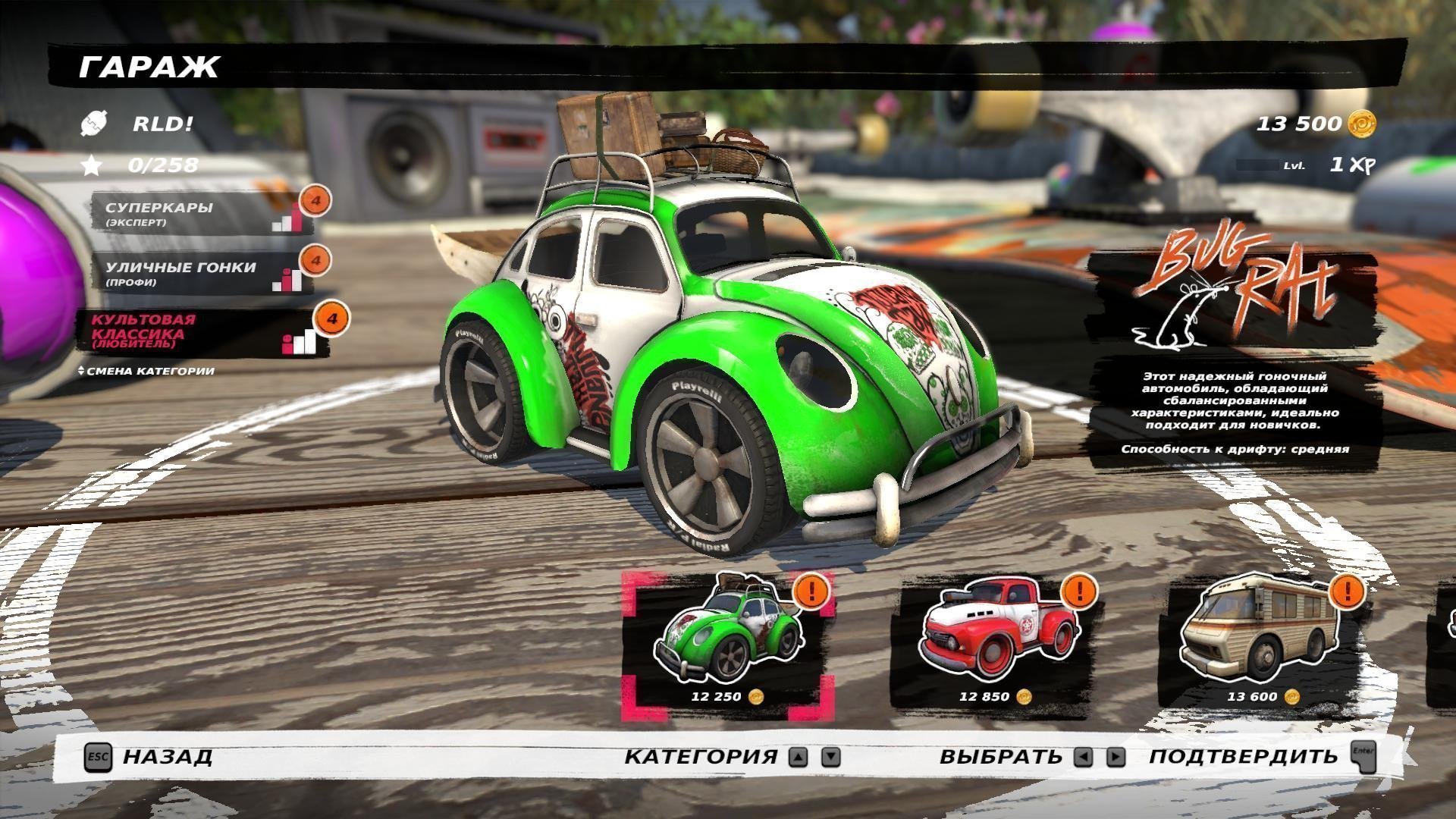Click the Выбрать left arrow
Screen dimensions: 1456x819
pyautogui.click(x=1084, y=757)
